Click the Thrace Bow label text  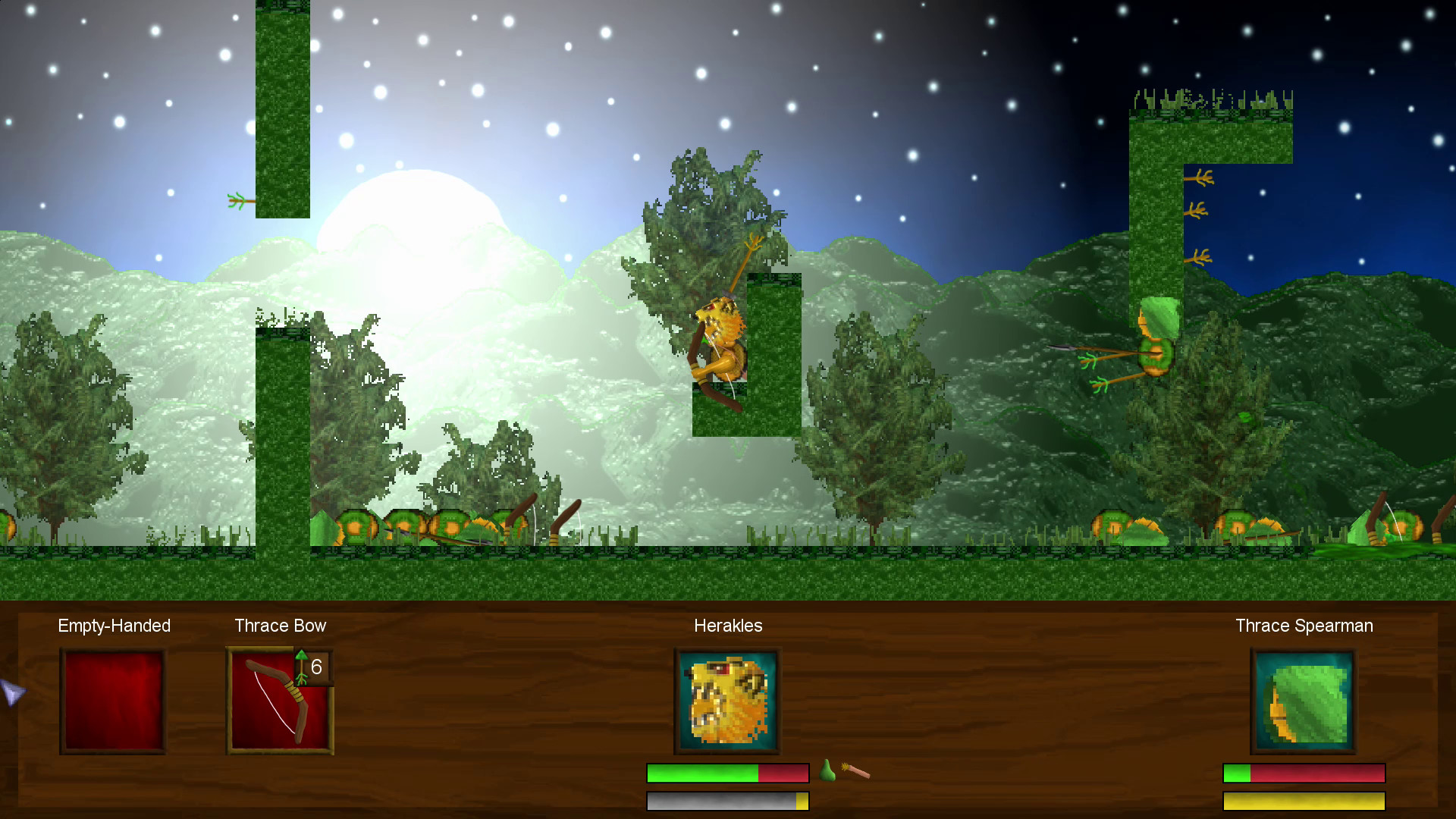[279, 626]
